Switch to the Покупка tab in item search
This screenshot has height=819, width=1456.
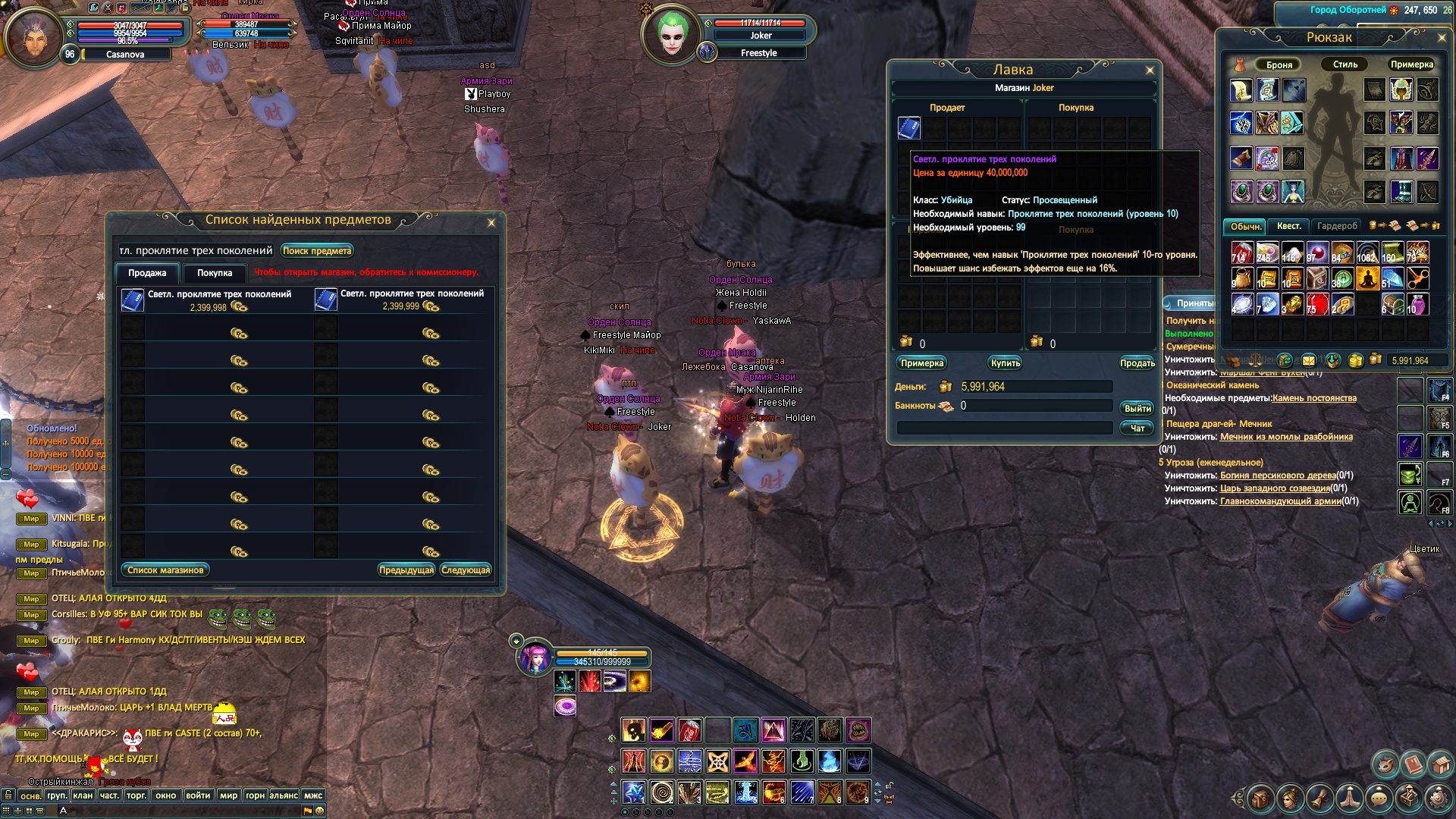pos(215,273)
